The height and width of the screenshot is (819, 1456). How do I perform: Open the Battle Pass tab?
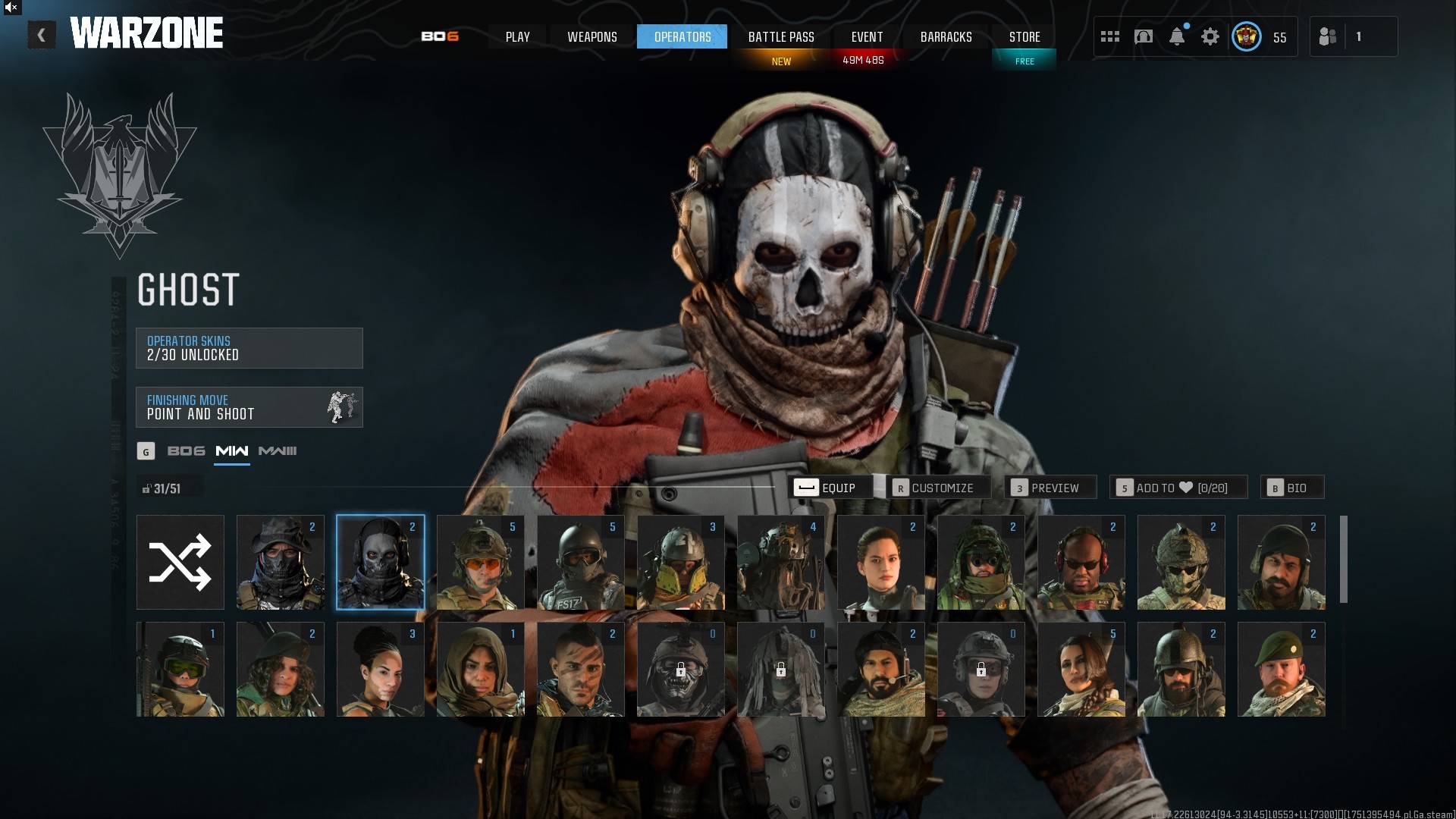[x=781, y=37]
